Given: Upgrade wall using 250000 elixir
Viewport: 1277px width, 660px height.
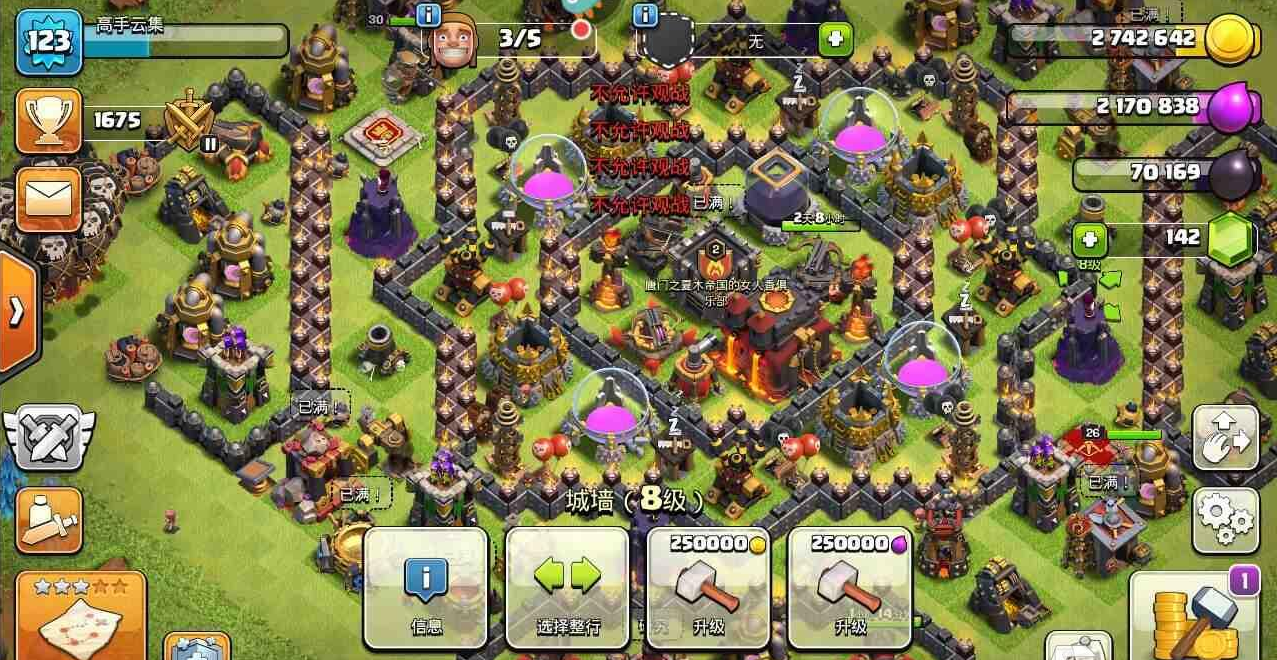Looking at the screenshot, I should [x=850, y=588].
